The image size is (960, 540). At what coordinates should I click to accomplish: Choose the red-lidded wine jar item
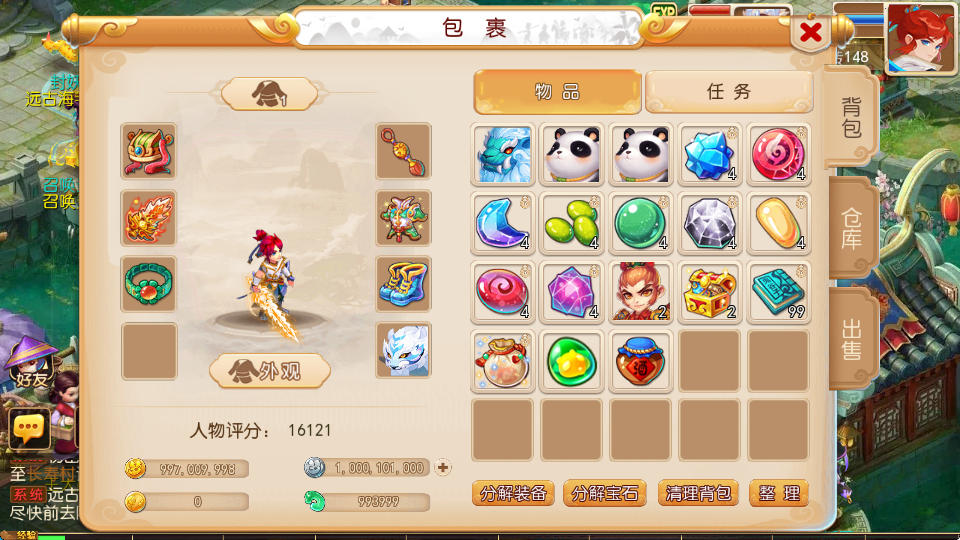point(640,361)
